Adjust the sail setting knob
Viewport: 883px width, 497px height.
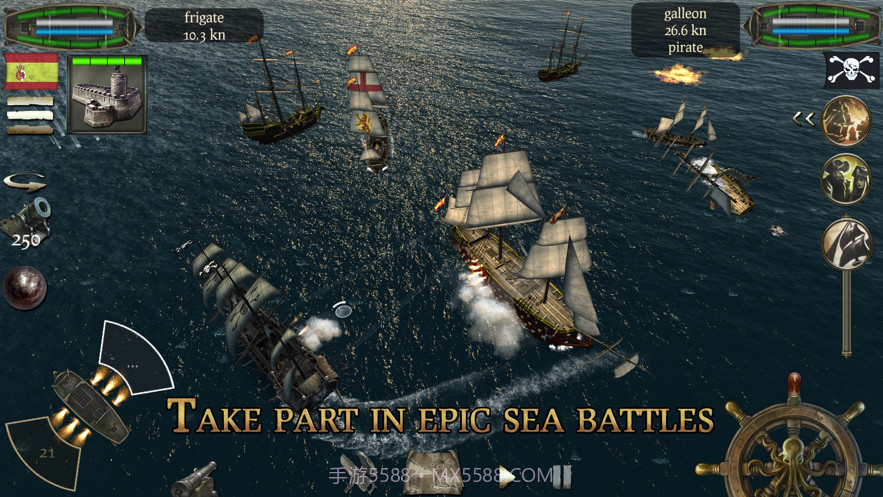click(846, 243)
